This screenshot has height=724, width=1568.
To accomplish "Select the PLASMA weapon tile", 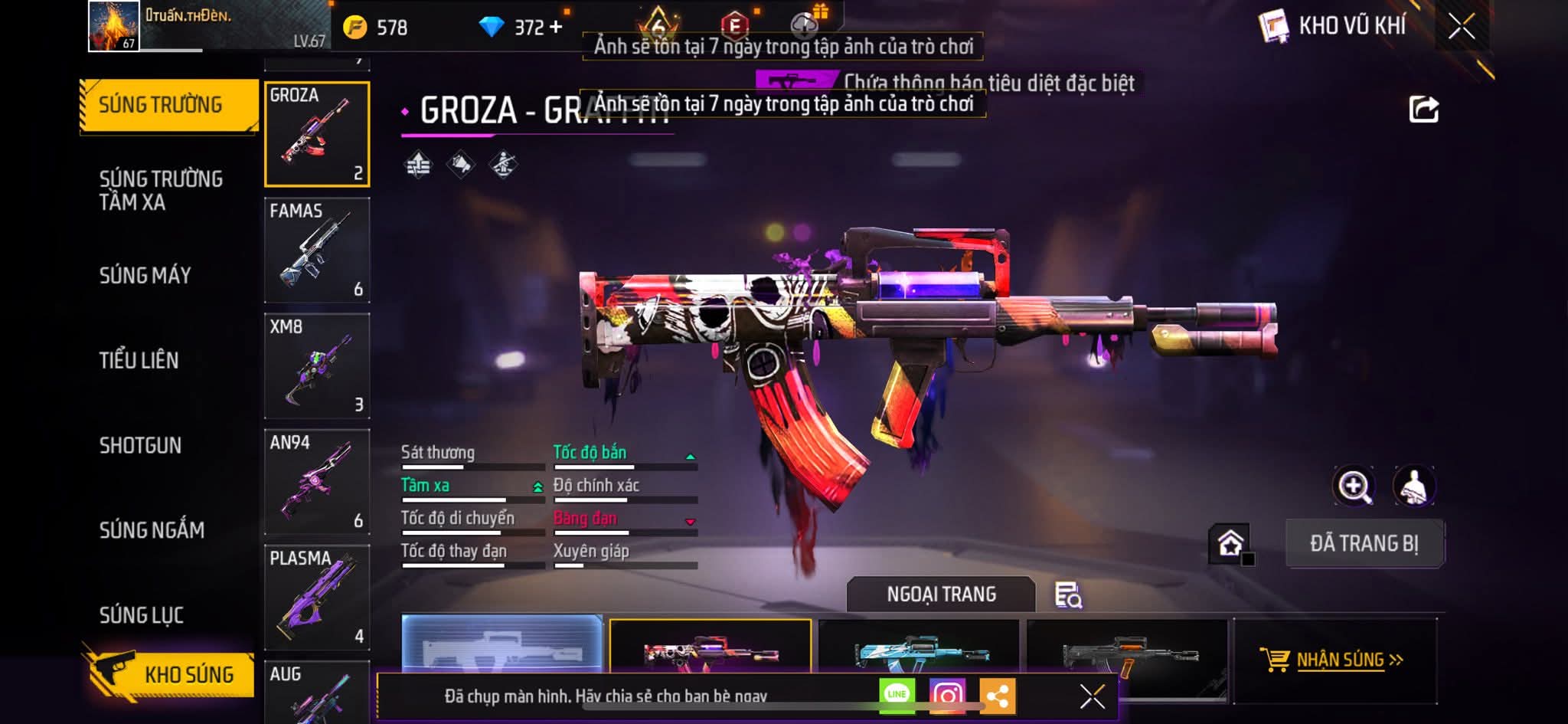I will 317,597.
